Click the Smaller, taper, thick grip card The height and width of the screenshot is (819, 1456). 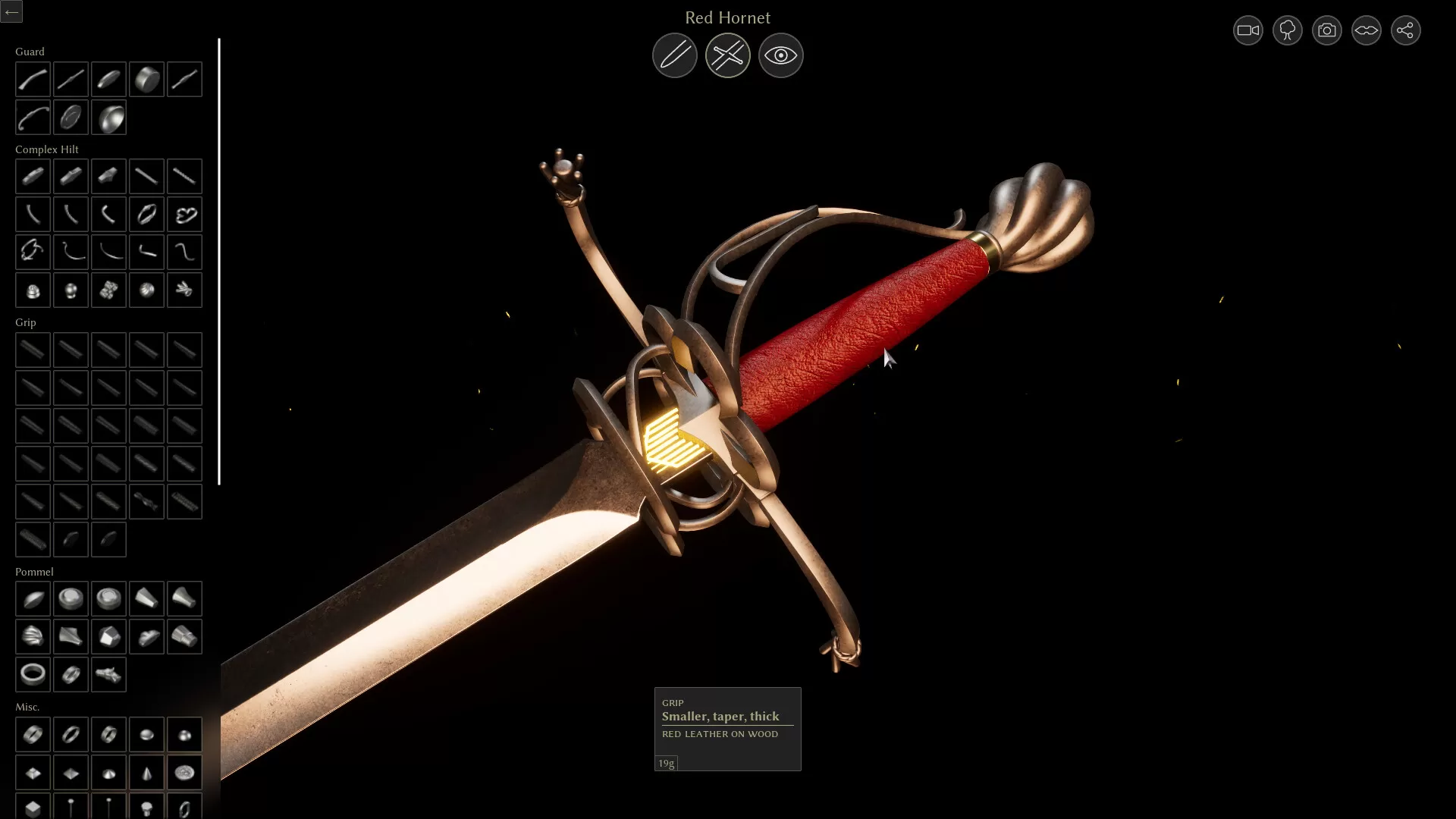727,728
